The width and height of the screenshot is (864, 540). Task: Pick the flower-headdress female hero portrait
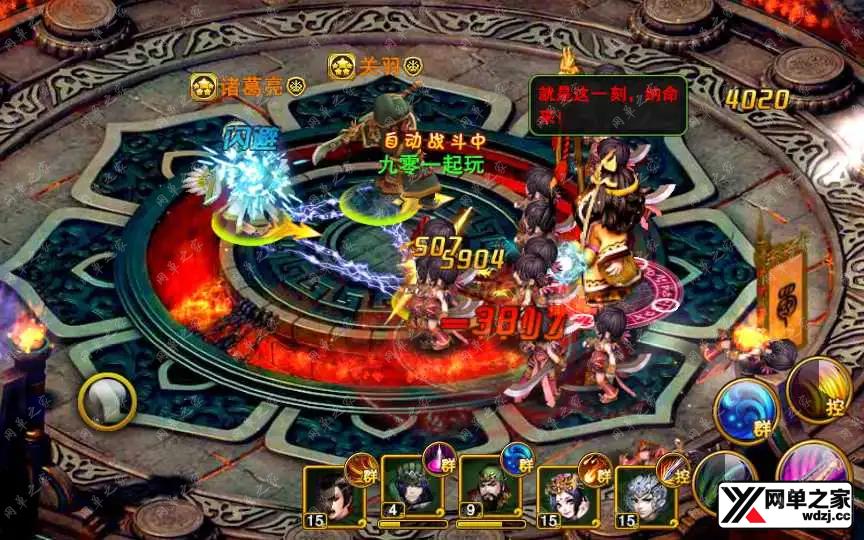565,496
